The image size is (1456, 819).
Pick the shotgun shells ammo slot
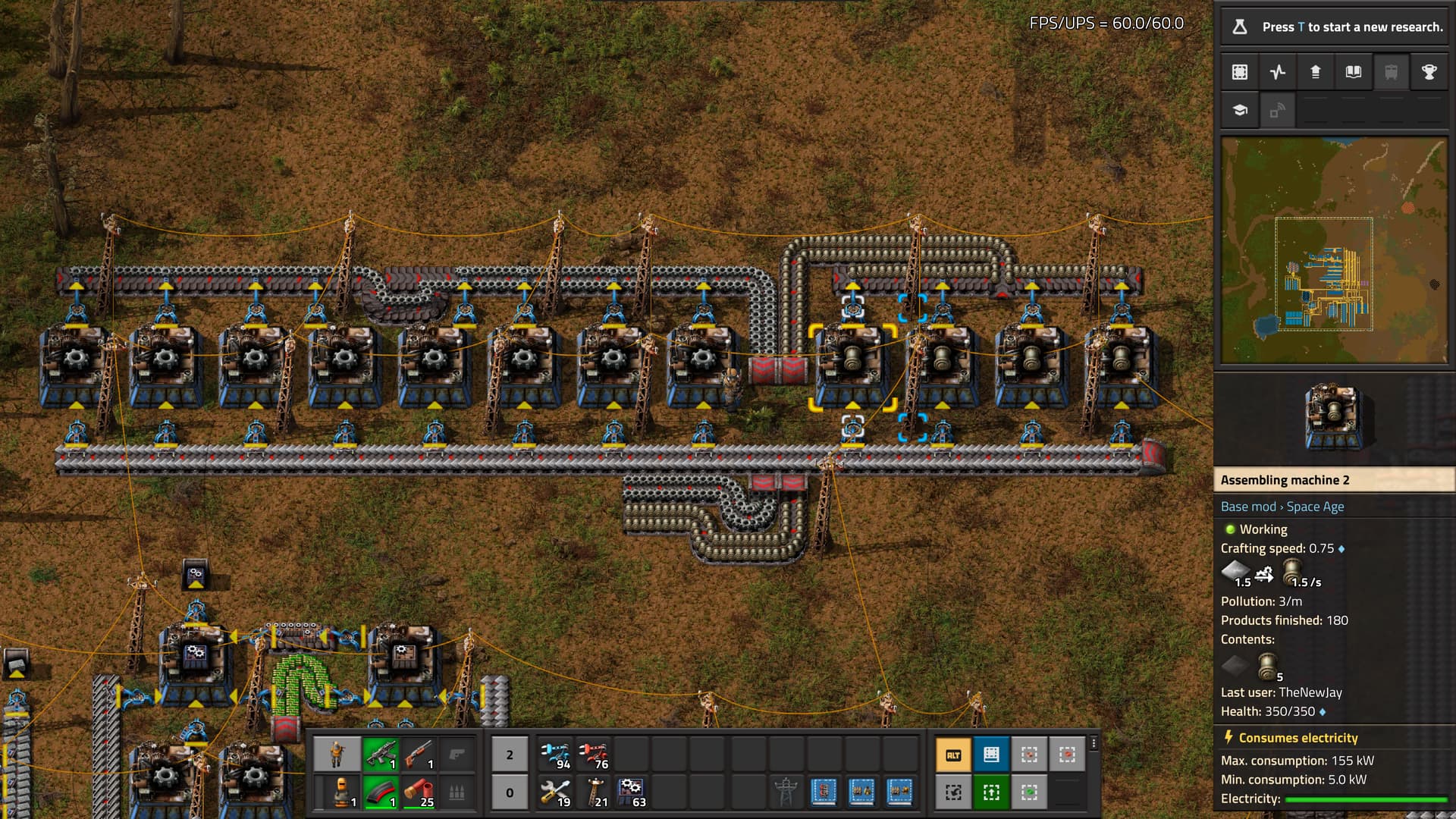[419, 792]
